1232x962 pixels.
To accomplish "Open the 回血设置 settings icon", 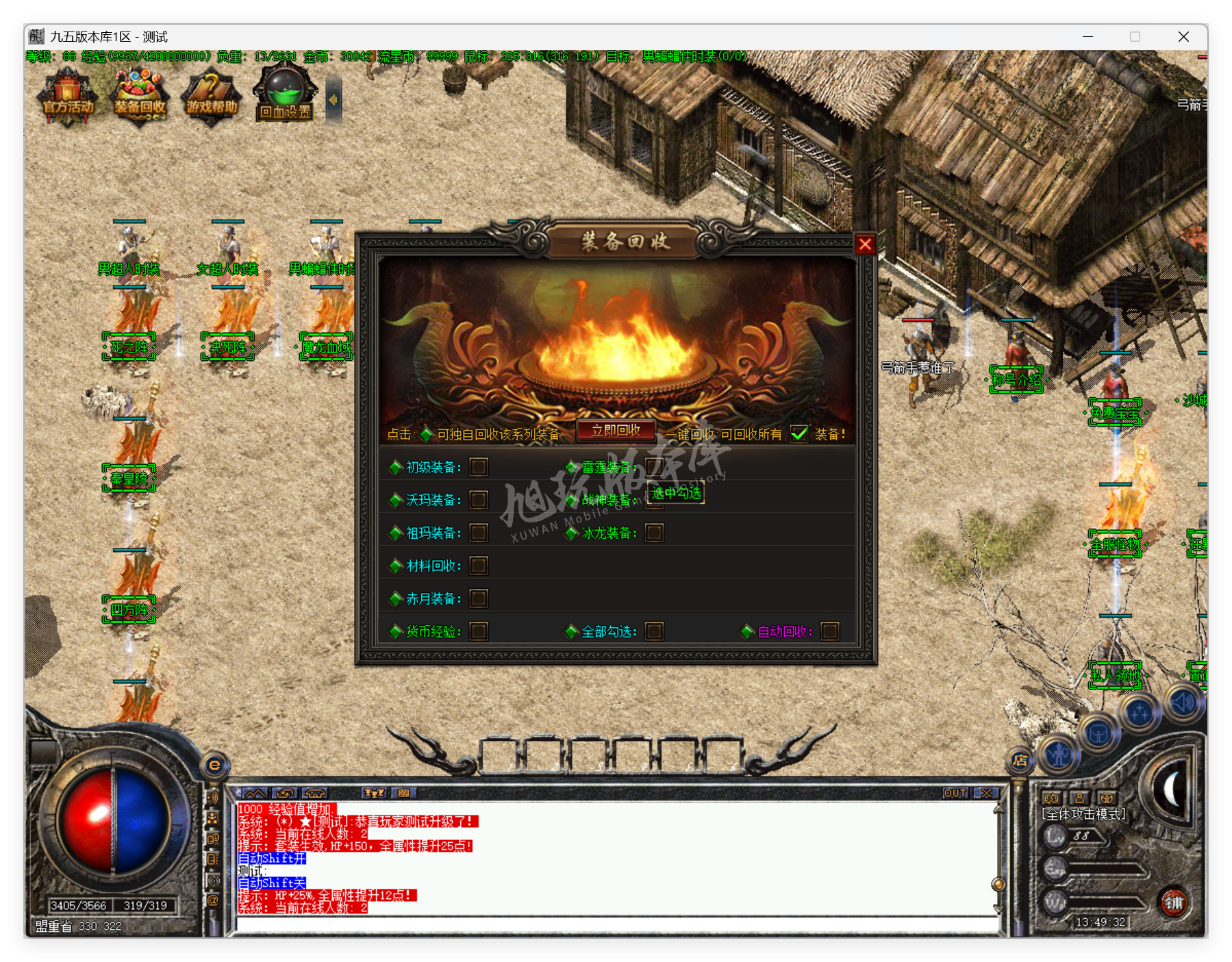I will 285,96.
